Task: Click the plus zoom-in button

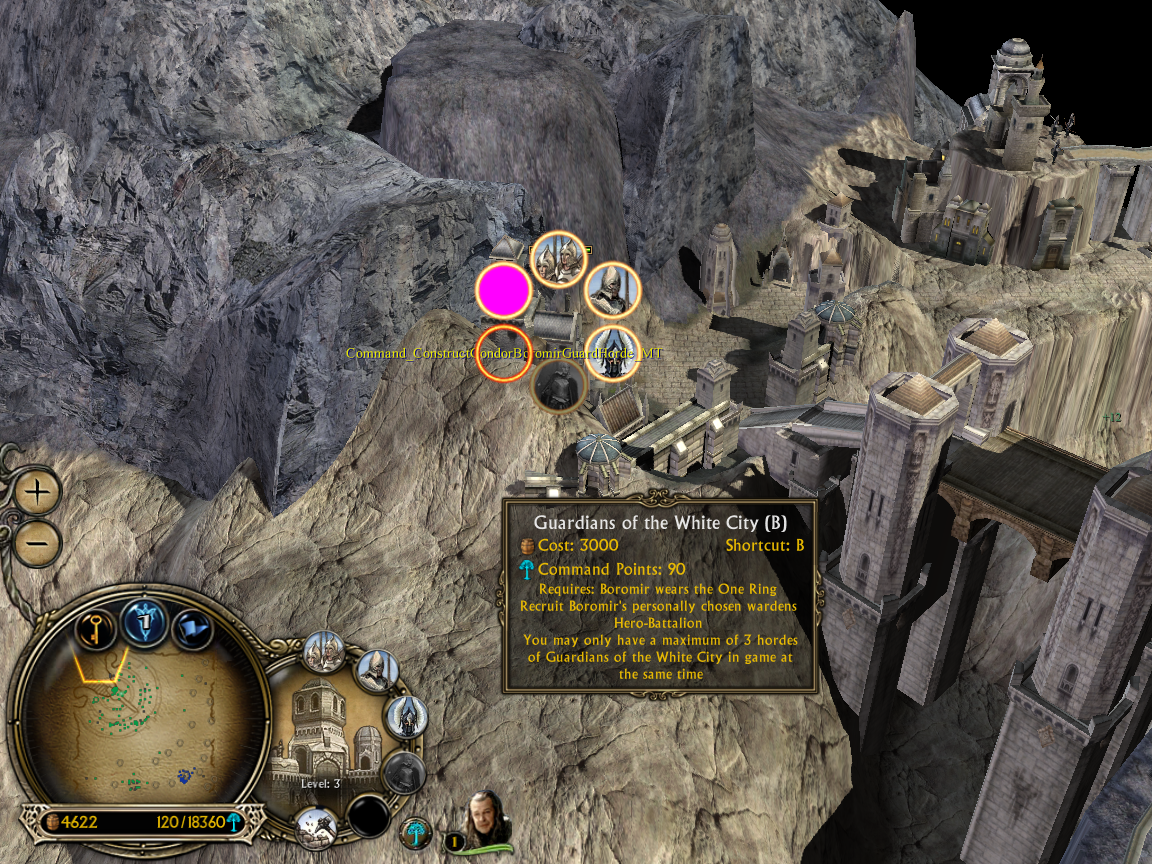Action: [38, 492]
